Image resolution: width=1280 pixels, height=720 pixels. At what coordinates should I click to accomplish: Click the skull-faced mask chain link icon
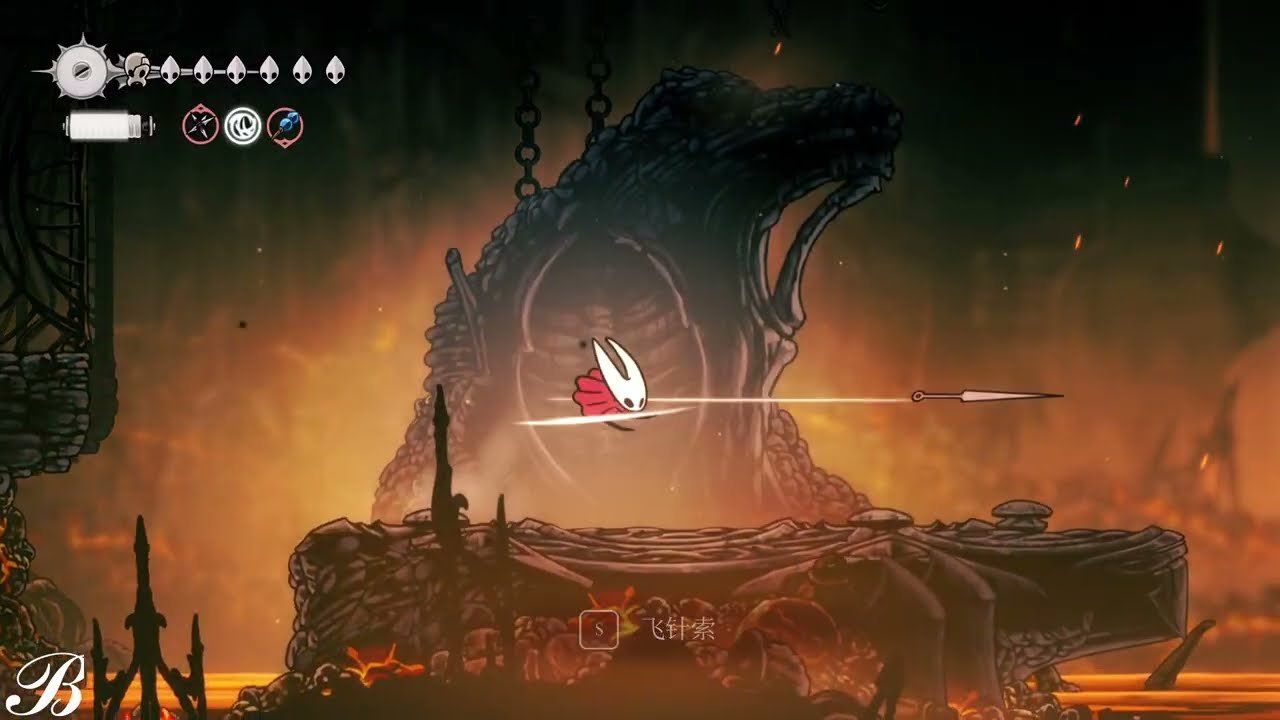(x=137, y=69)
